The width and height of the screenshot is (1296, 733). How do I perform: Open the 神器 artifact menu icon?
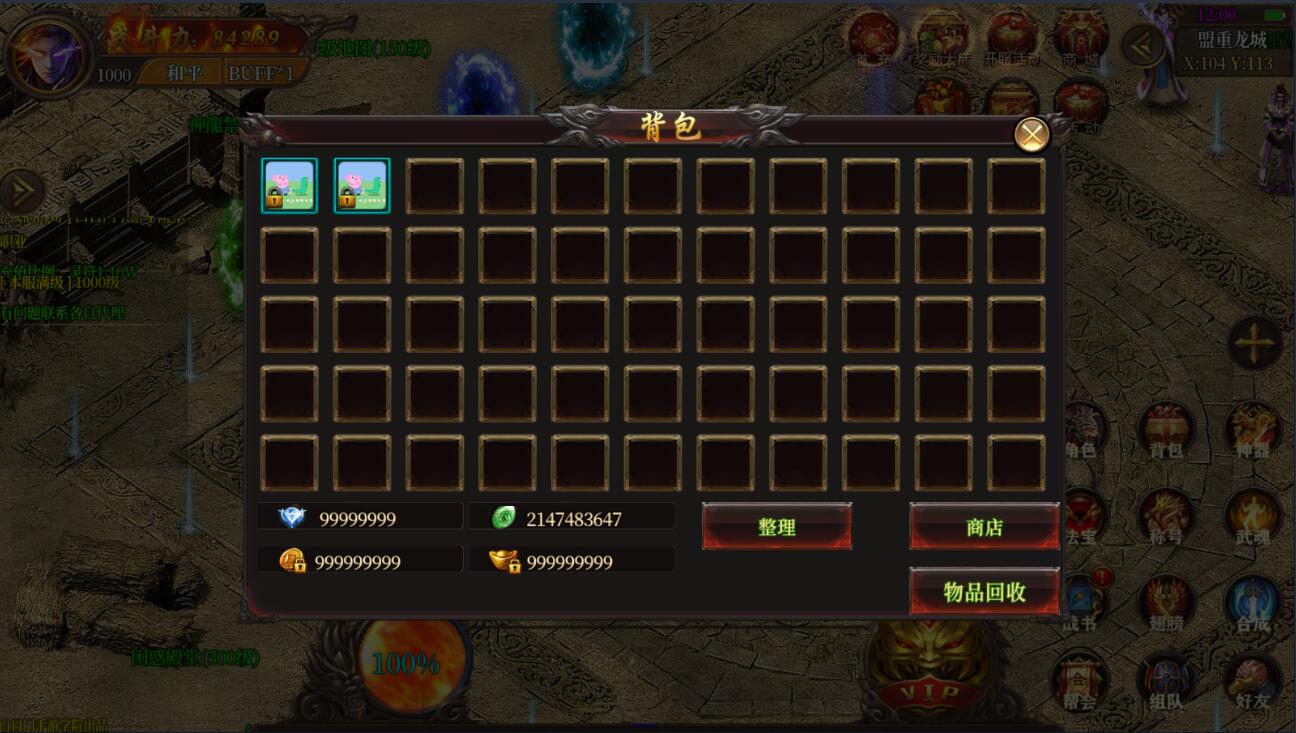[x=1252, y=432]
